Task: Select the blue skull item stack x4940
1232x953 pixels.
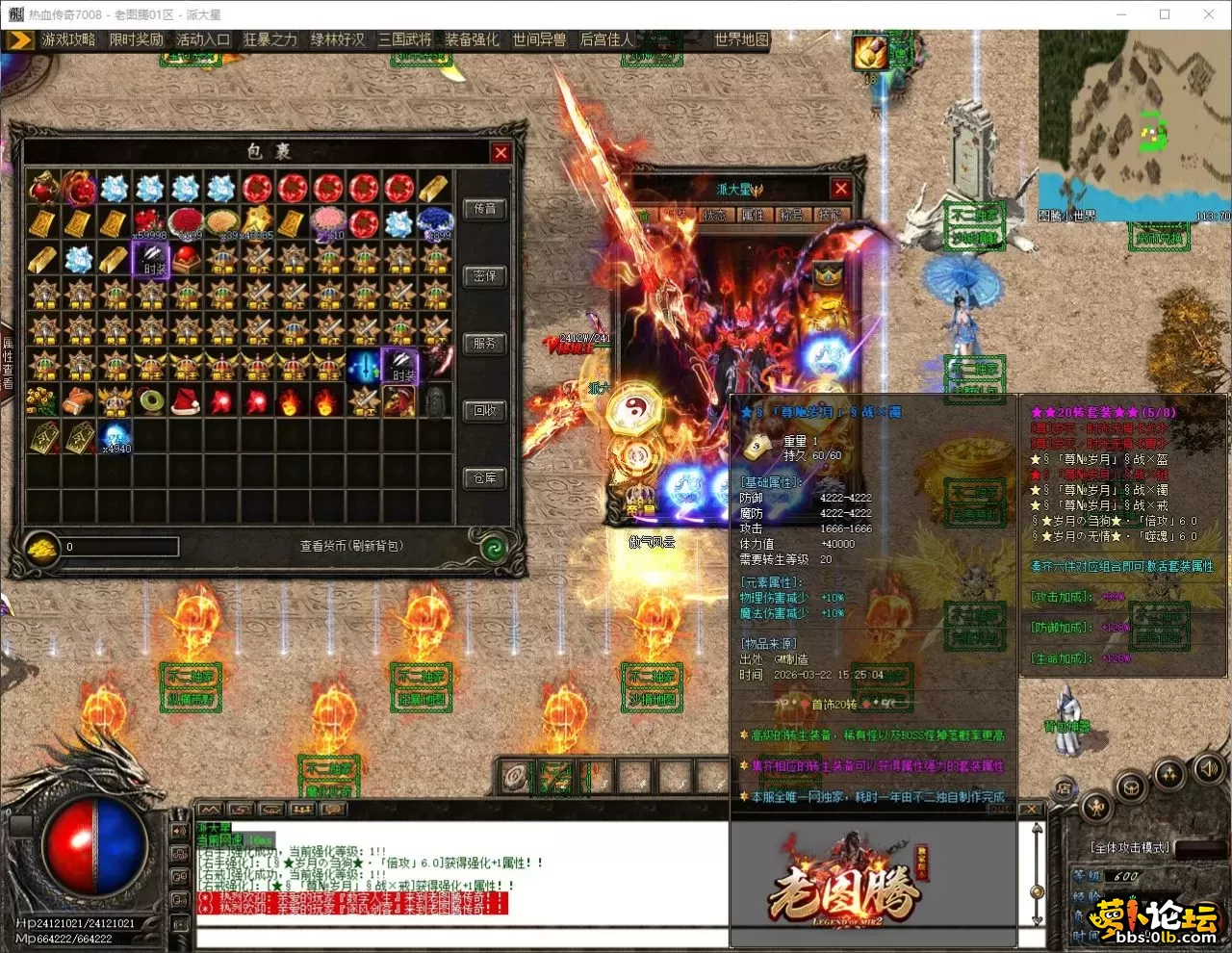Action: (115, 436)
